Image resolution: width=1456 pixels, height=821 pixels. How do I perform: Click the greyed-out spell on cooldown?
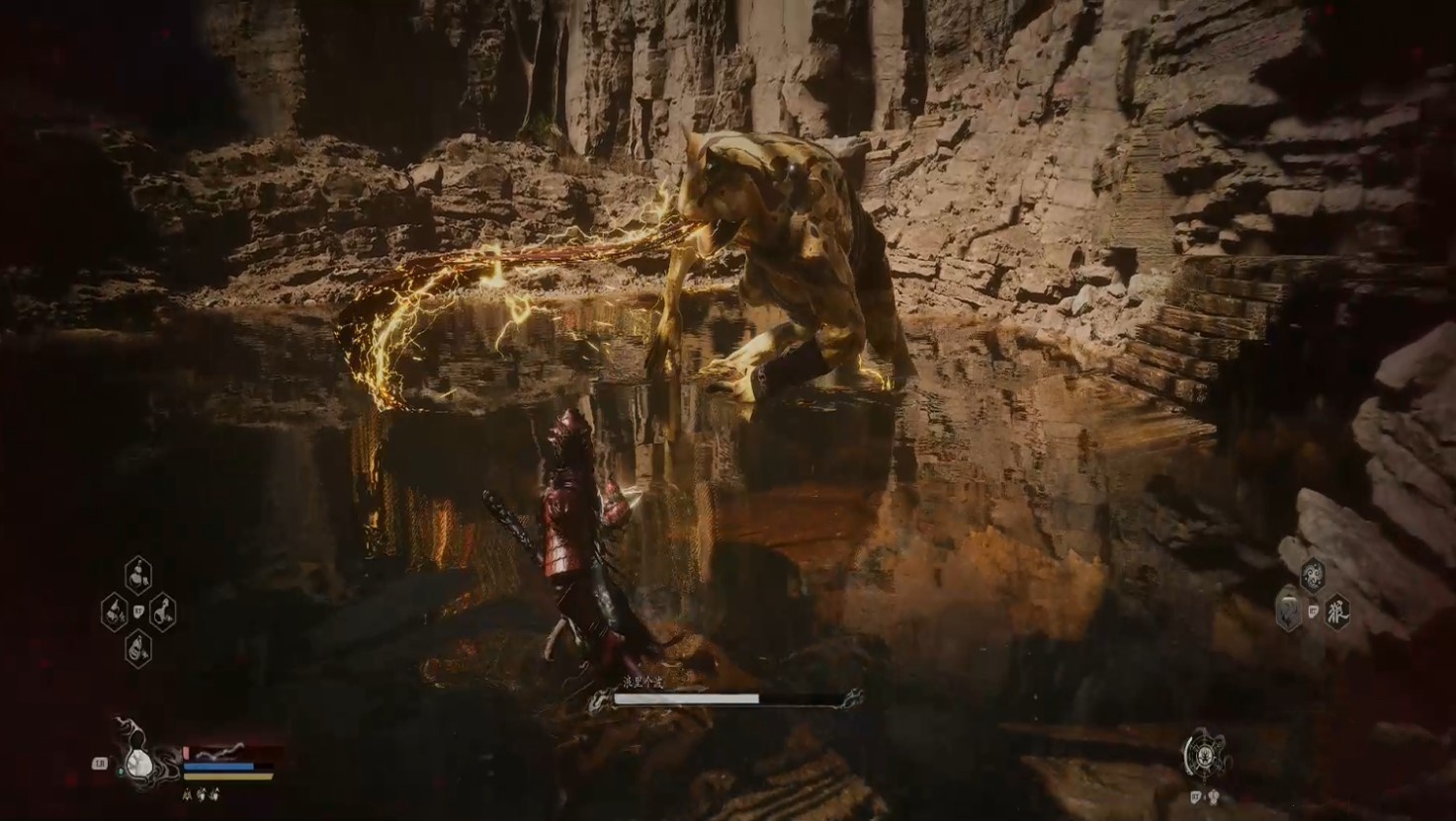1289,610
